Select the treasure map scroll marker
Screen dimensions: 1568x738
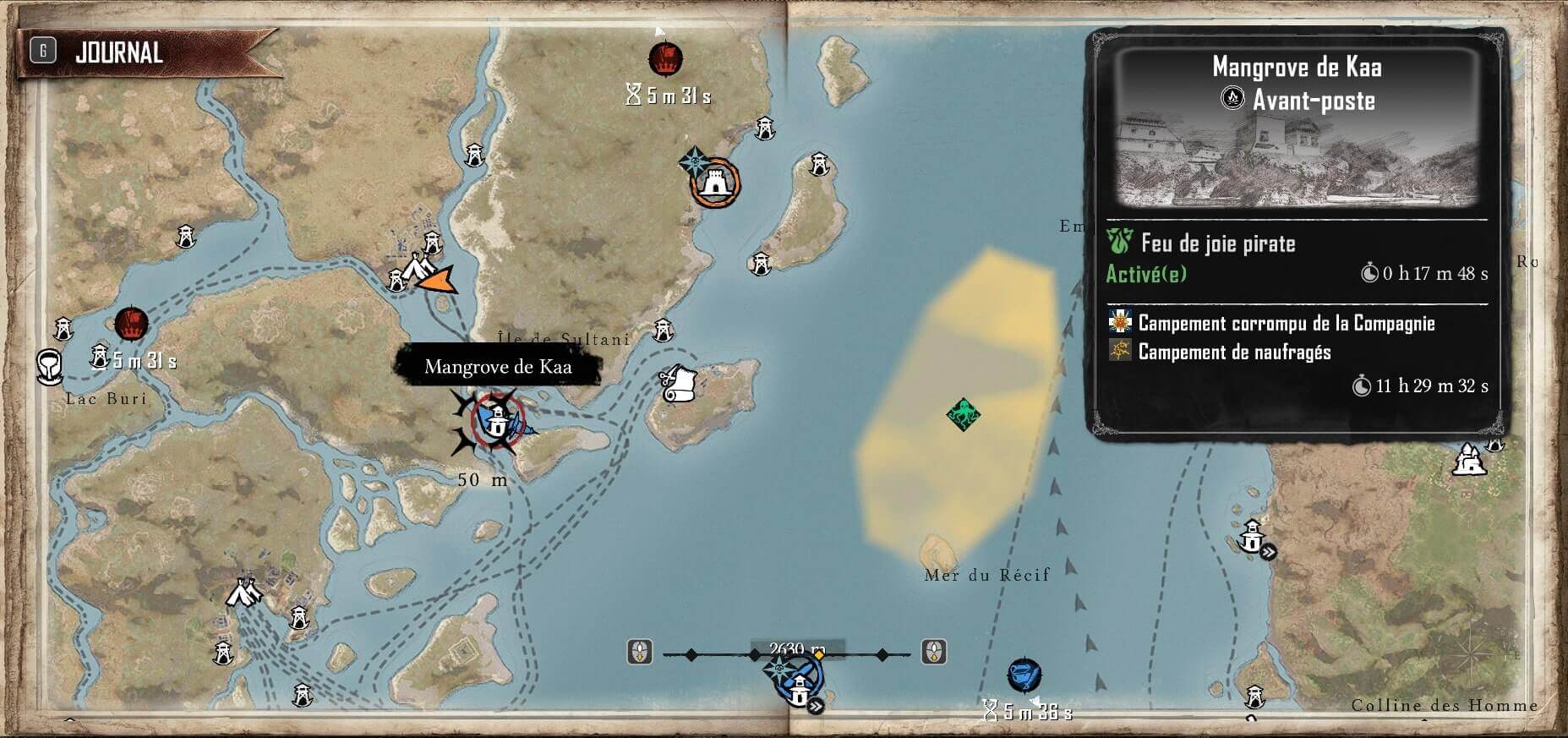click(x=678, y=385)
